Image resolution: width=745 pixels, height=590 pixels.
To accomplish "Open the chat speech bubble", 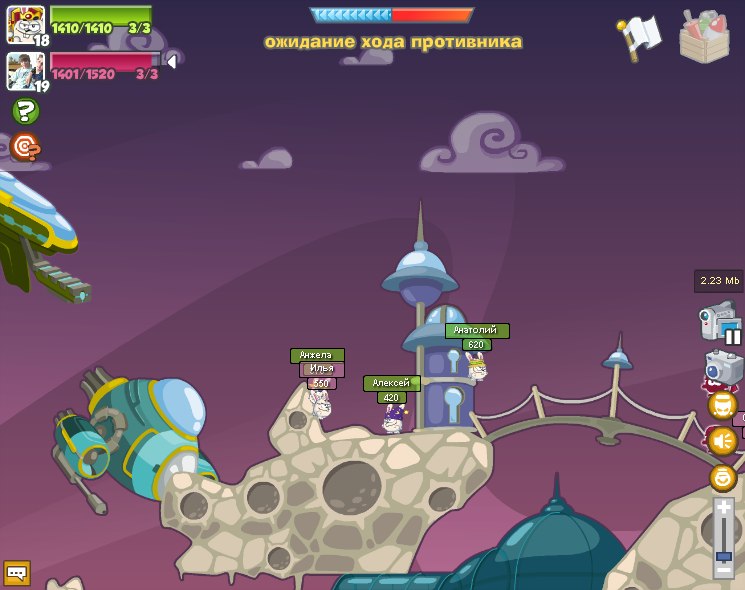I will (17, 572).
